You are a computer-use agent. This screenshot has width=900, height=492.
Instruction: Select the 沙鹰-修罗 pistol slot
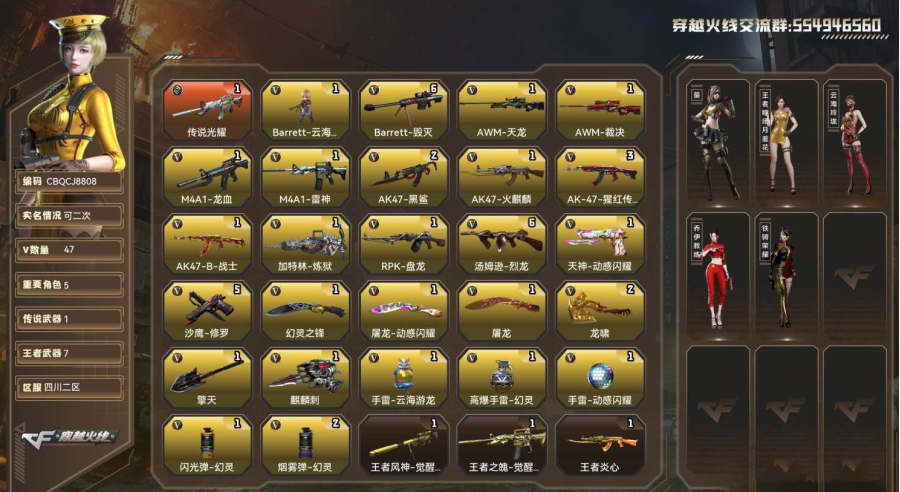tap(206, 311)
